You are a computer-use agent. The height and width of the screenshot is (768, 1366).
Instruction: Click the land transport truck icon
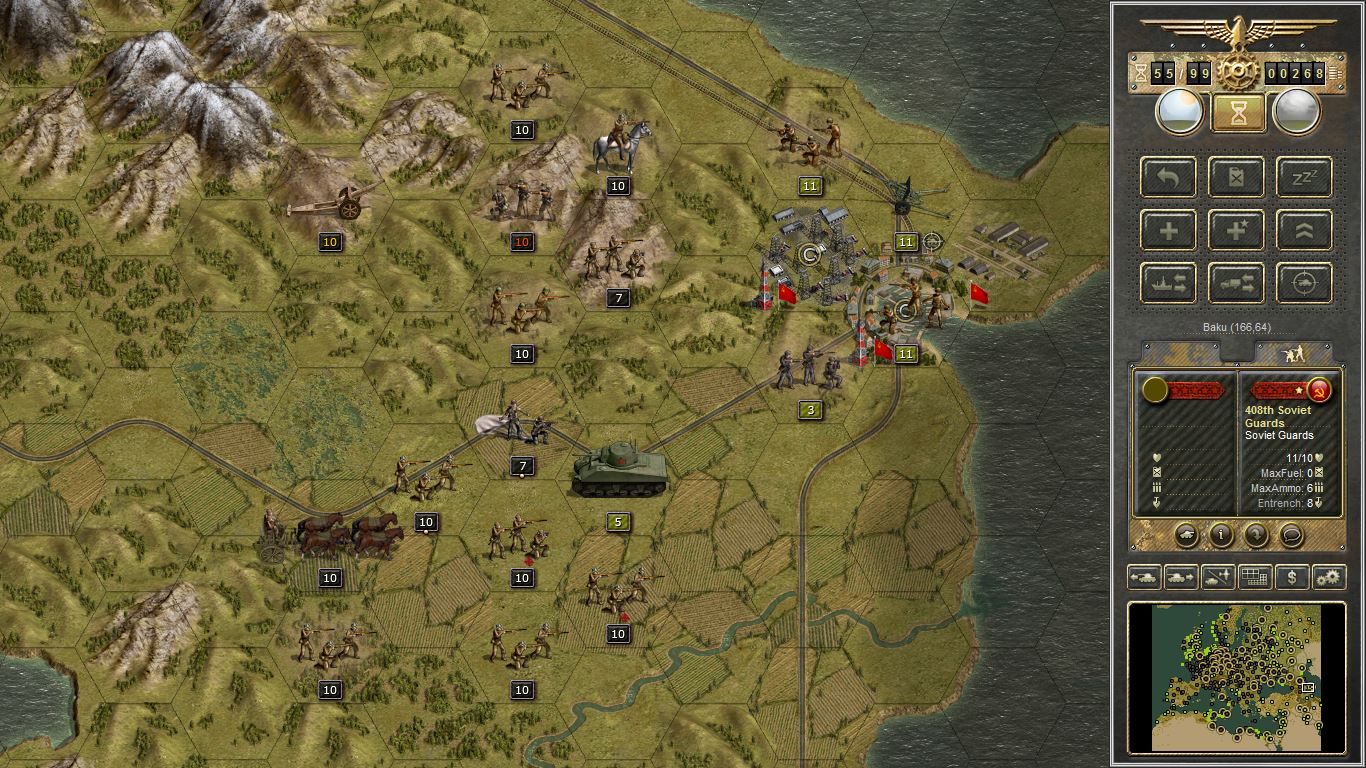(1236, 283)
